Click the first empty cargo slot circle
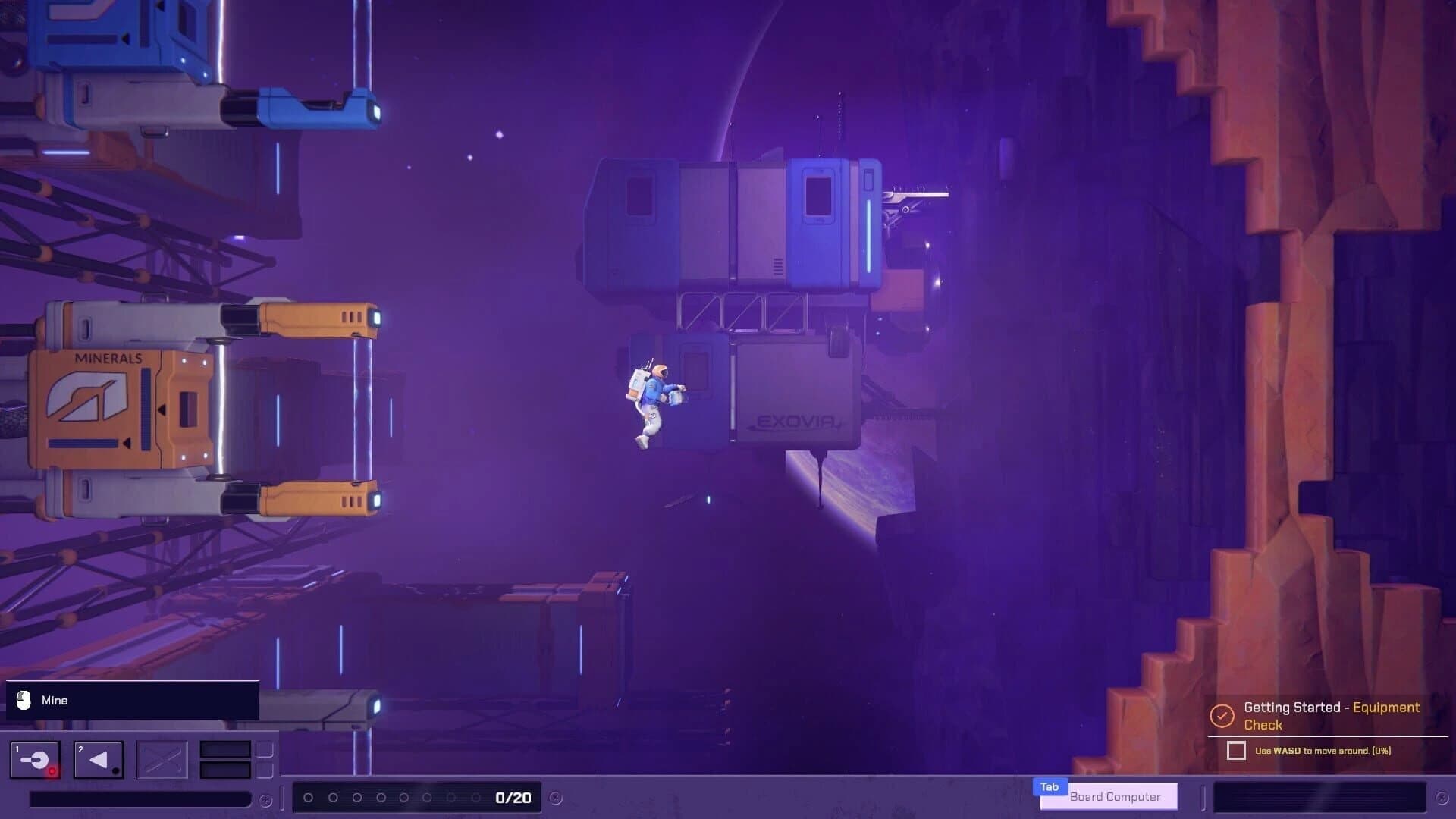The height and width of the screenshot is (819, 1456). coord(309,797)
